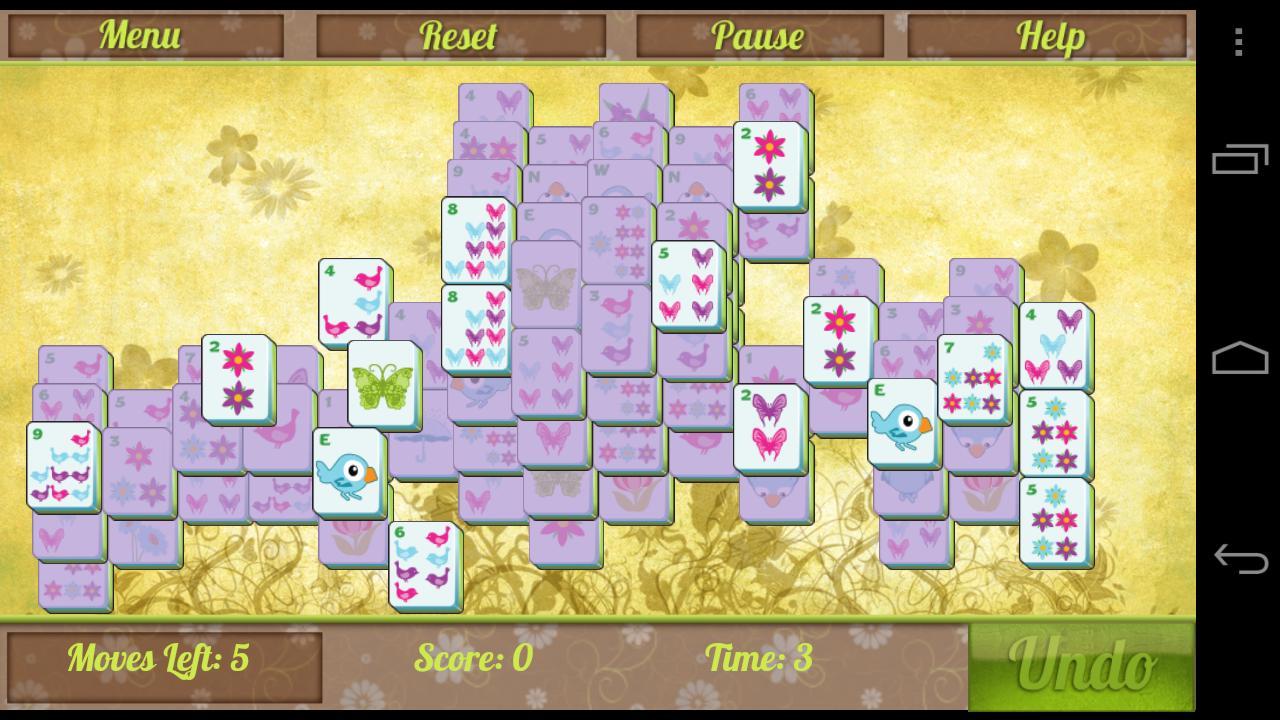
Task: Open the Help screen
Action: click(x=1050, y=35)
